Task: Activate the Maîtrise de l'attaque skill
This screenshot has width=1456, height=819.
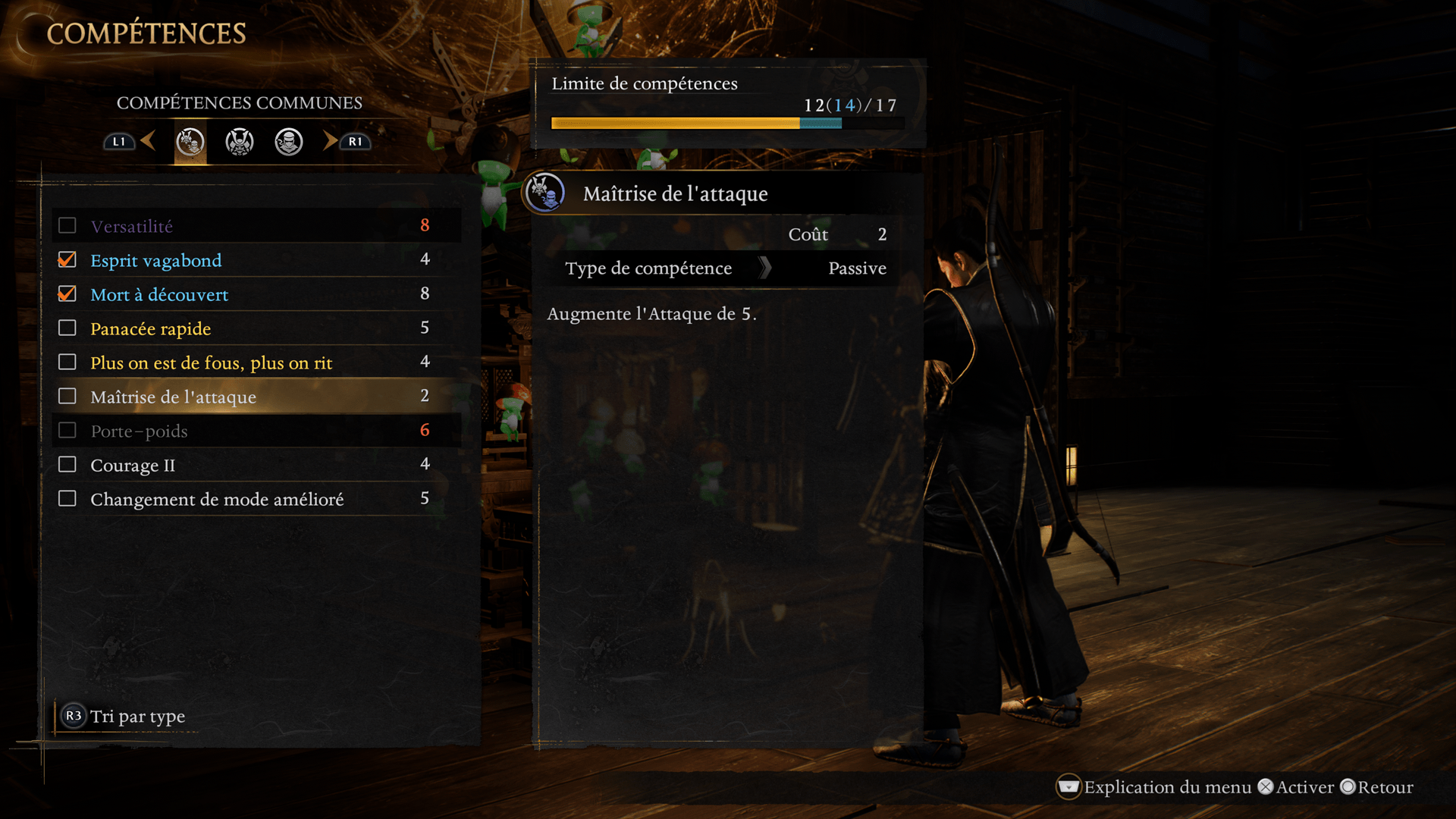Action: point(67,397)
